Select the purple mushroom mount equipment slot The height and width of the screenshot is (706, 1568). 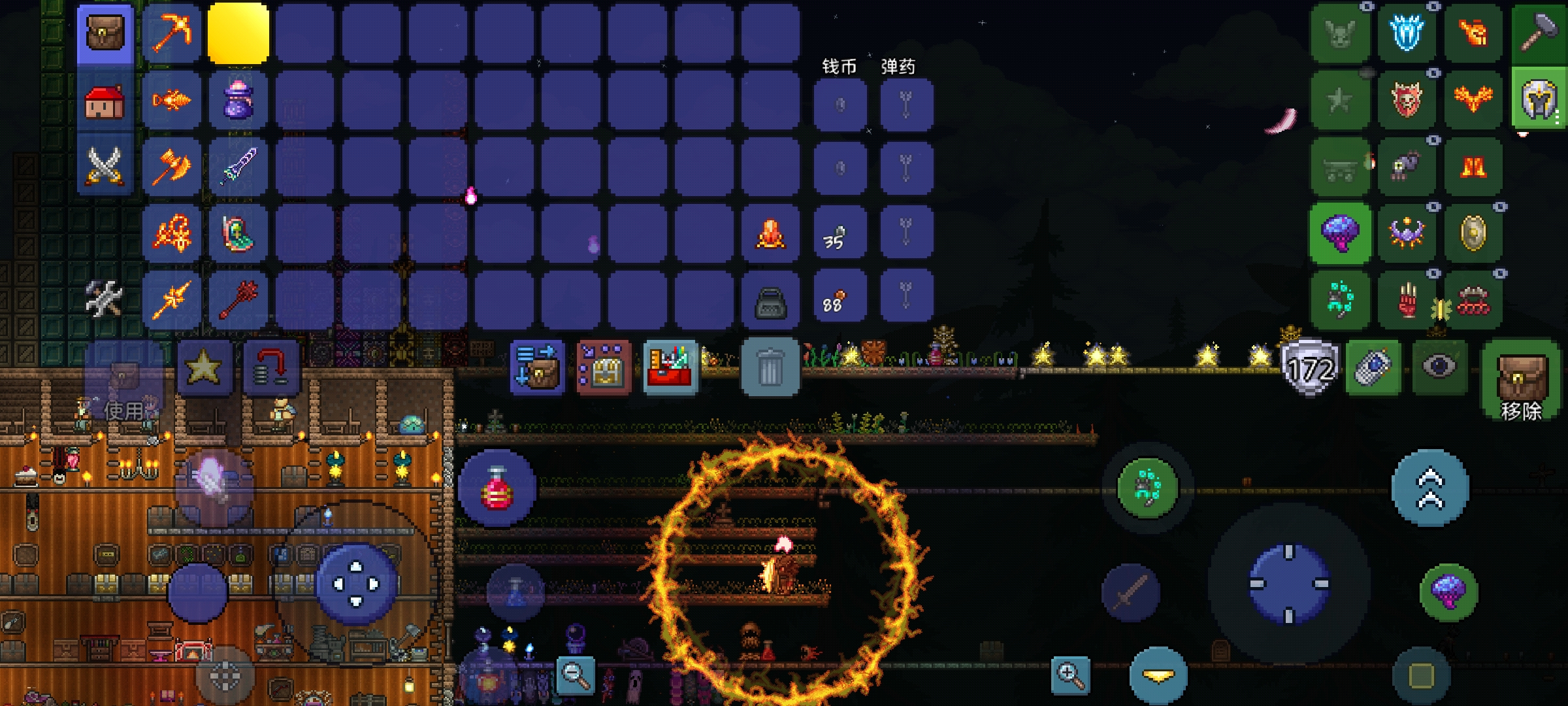coord(1339,233)
